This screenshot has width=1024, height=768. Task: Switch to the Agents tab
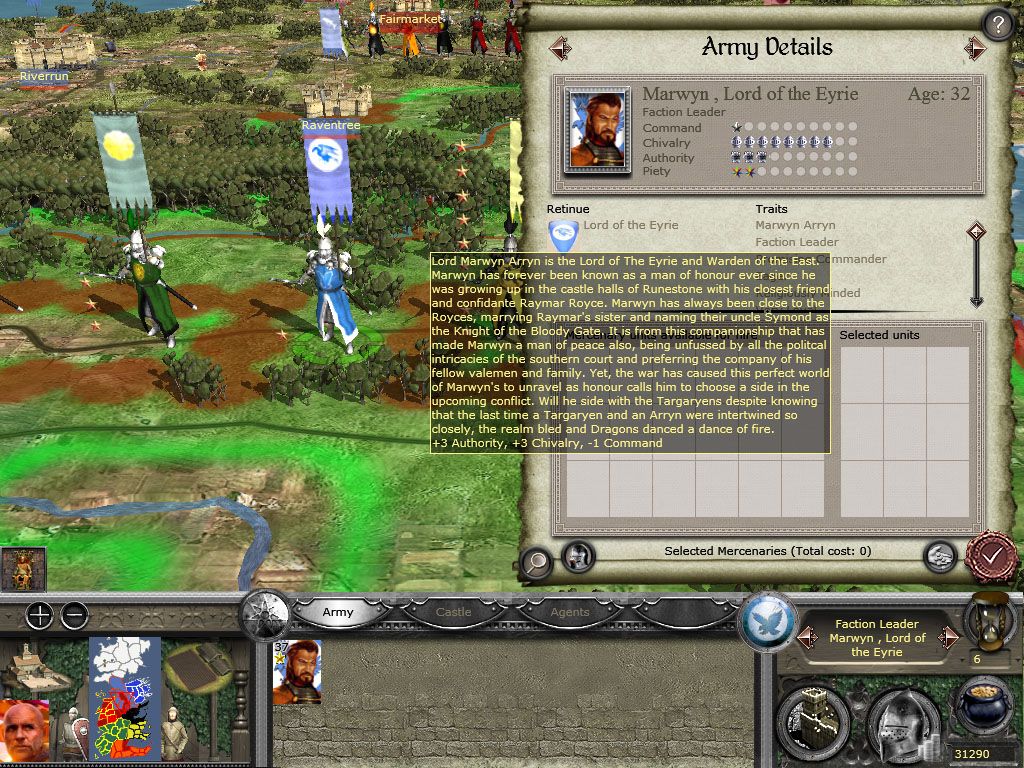(x=570, y=612)
